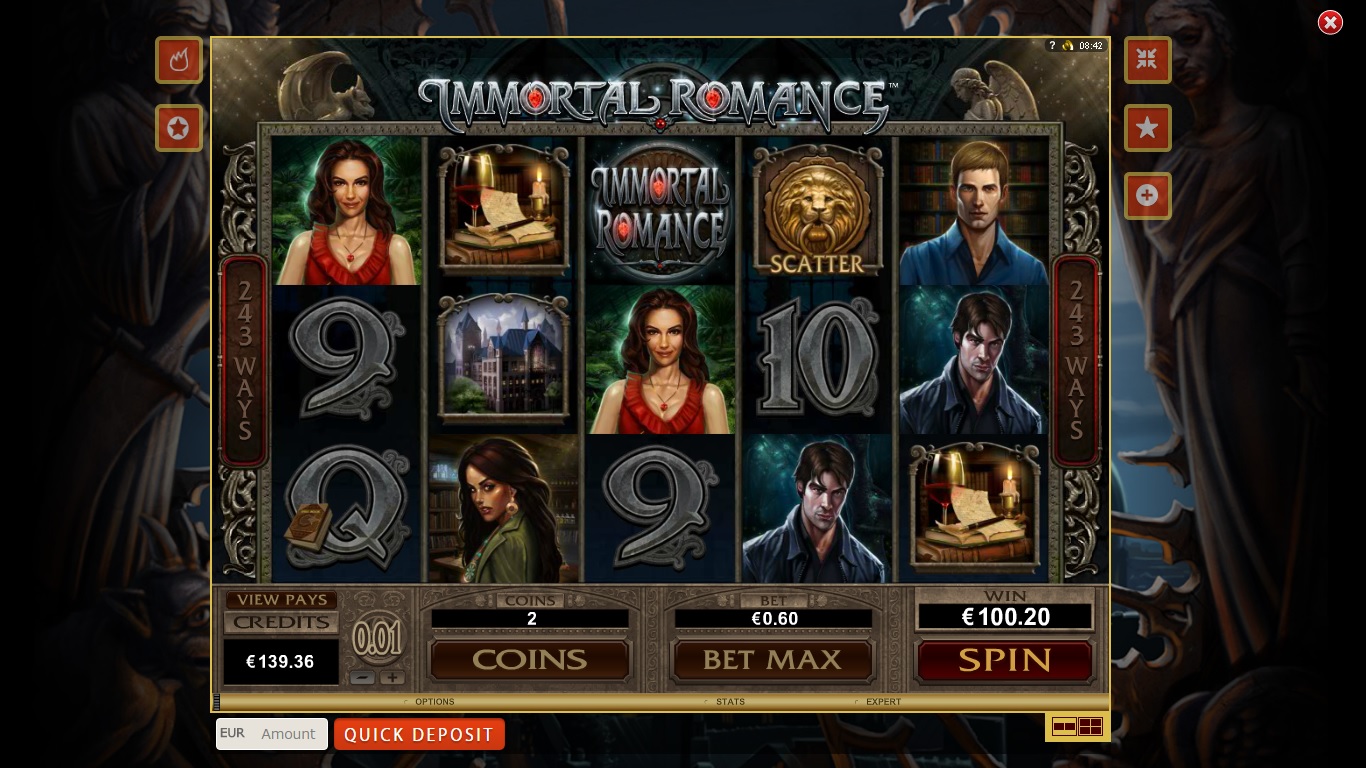1366x768 pixels.
Task: Click the circled star icon button
Action: coord(179,128)
